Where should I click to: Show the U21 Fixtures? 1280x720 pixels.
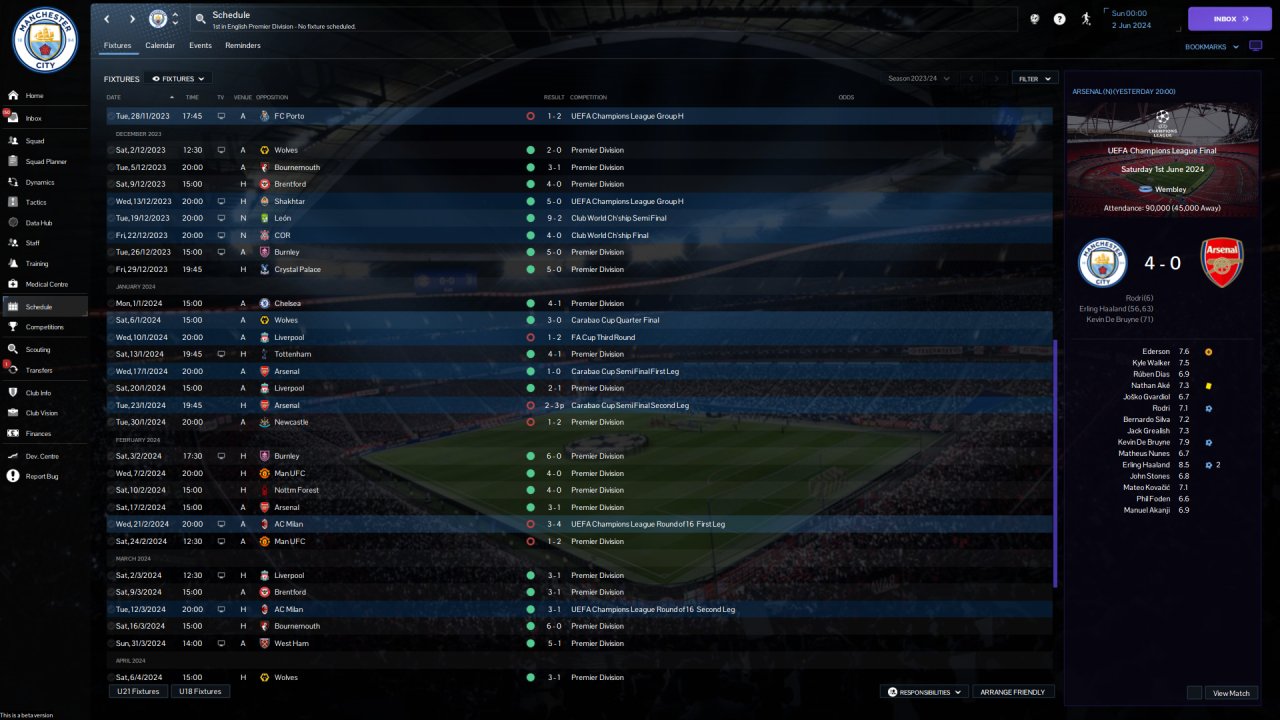139,691
